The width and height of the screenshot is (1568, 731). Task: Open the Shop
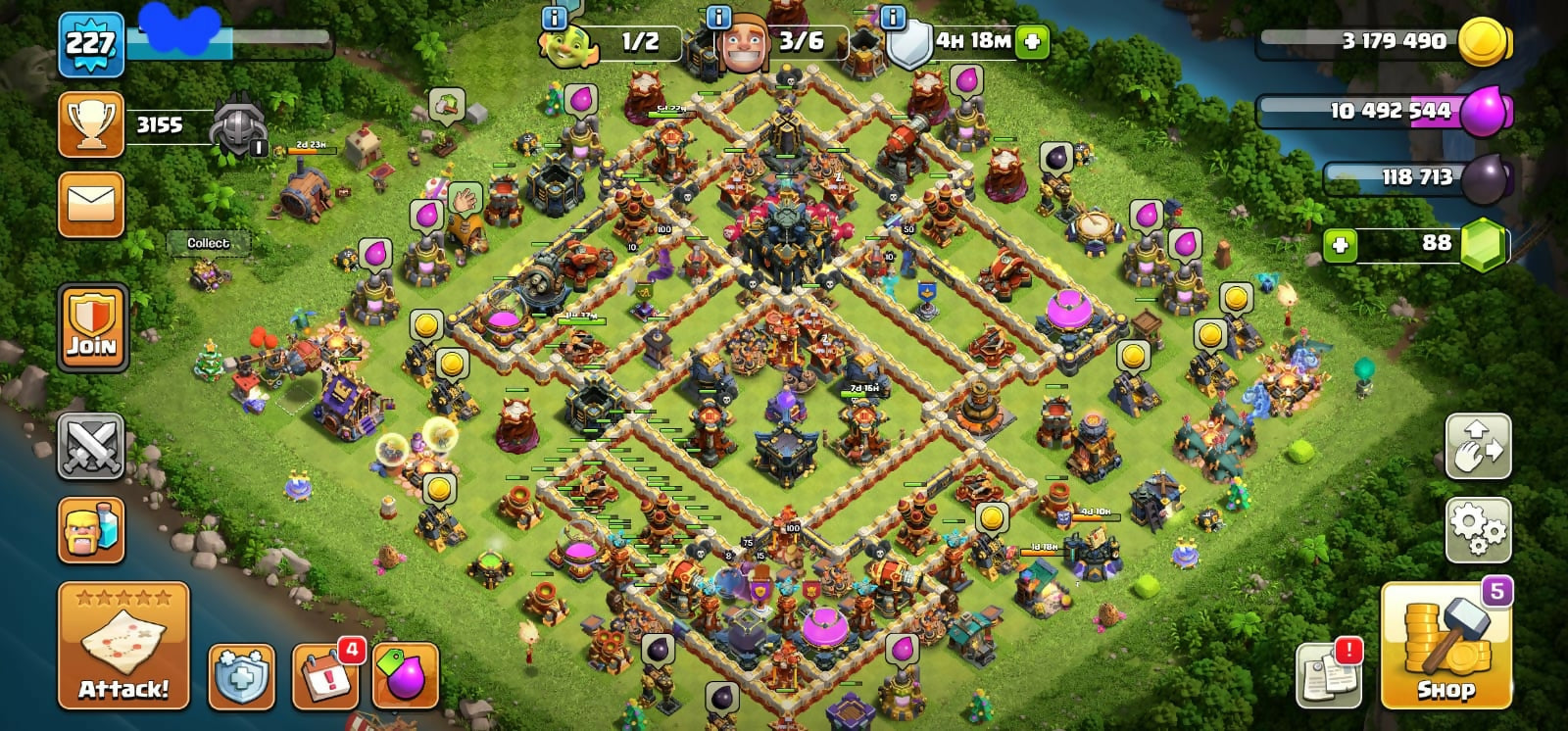point(1445,649)
